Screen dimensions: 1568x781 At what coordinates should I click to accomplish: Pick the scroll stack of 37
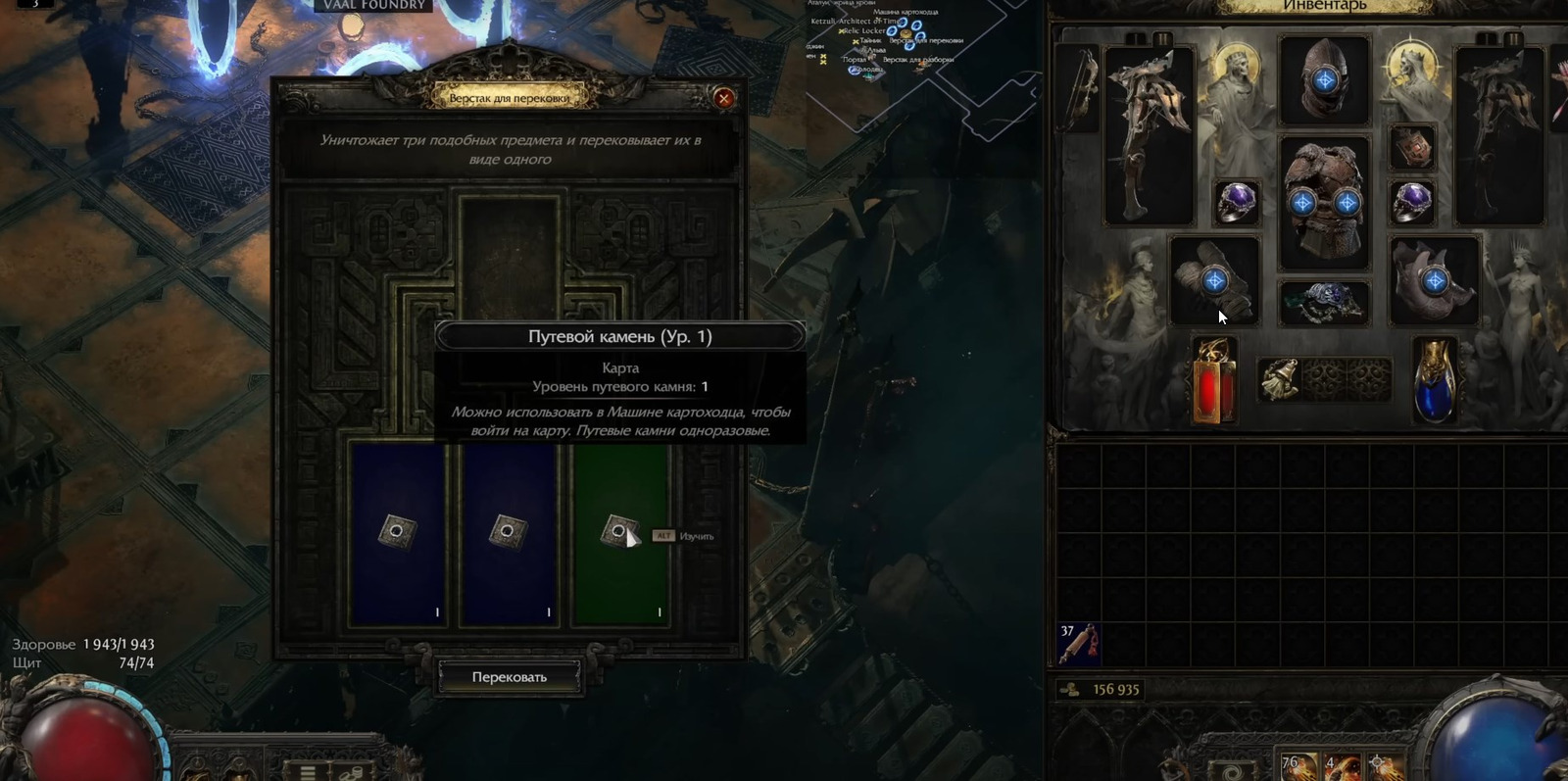coord(1078,644)
